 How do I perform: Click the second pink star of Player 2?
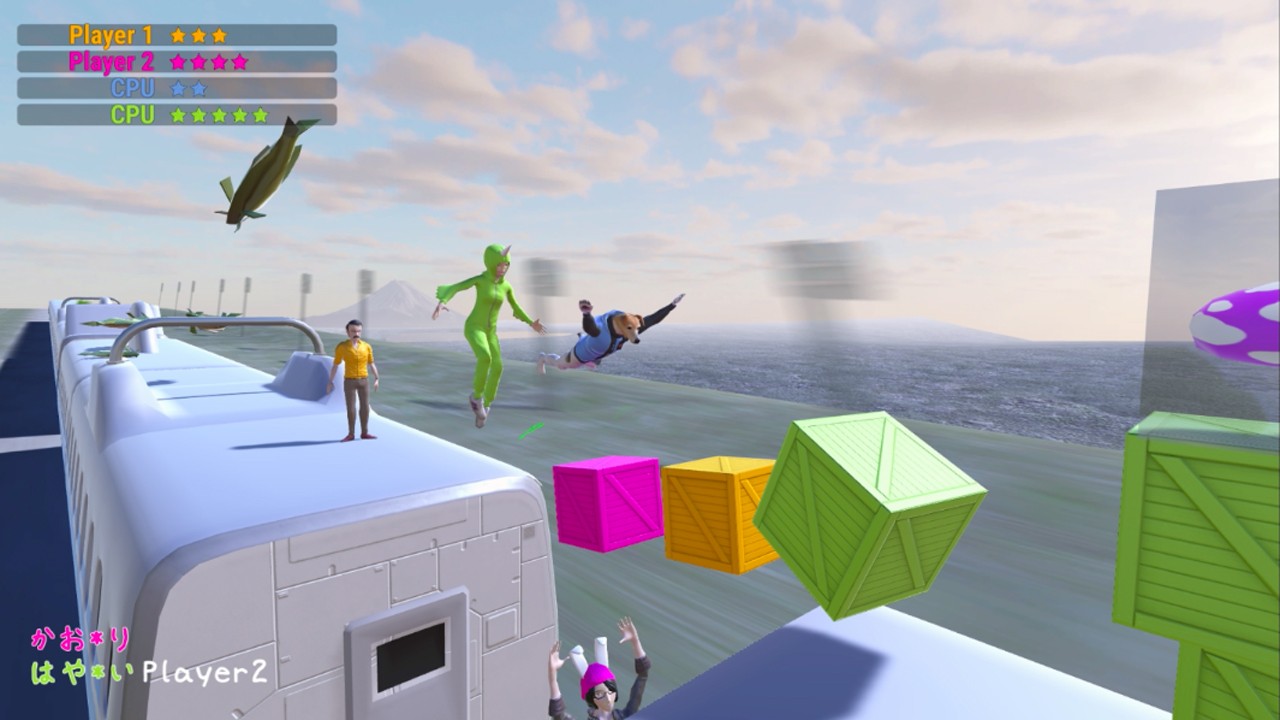click(x=199, y=60)
